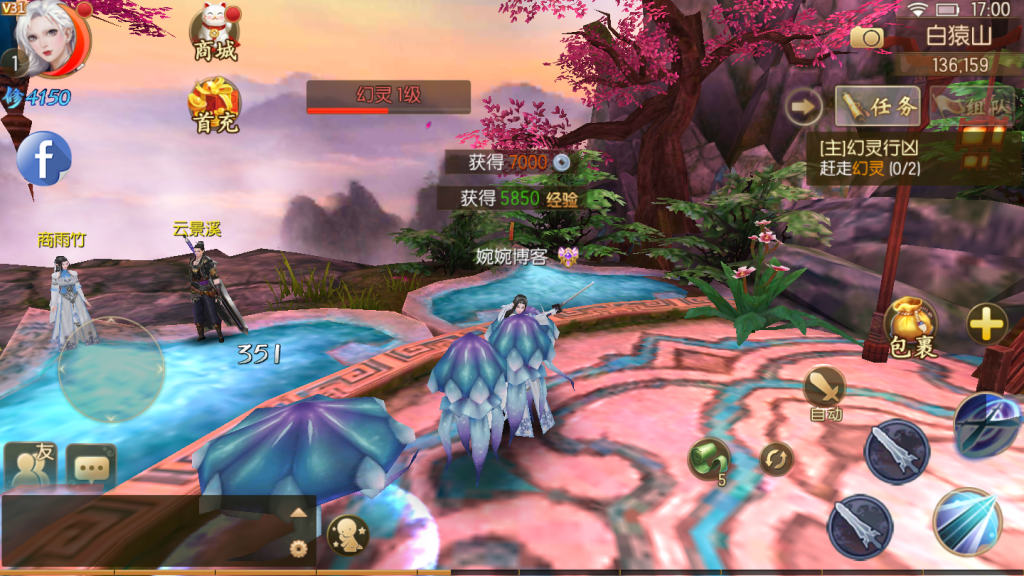The image size is (1024, 576).
Task: Expand the yellow plus menu button
Action: (986, 323)
